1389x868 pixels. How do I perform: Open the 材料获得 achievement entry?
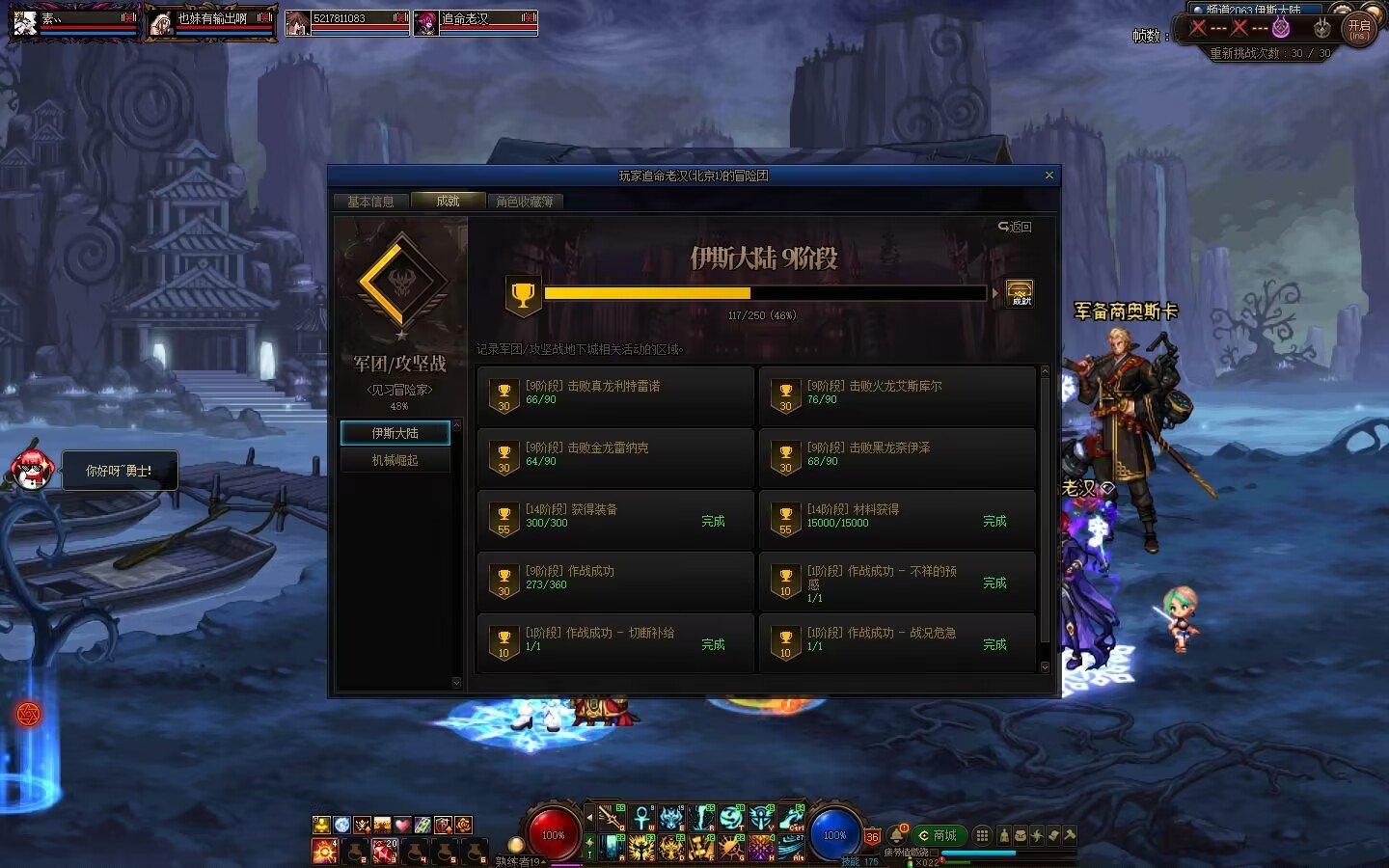pyautogui.click(x=897, y=519)
